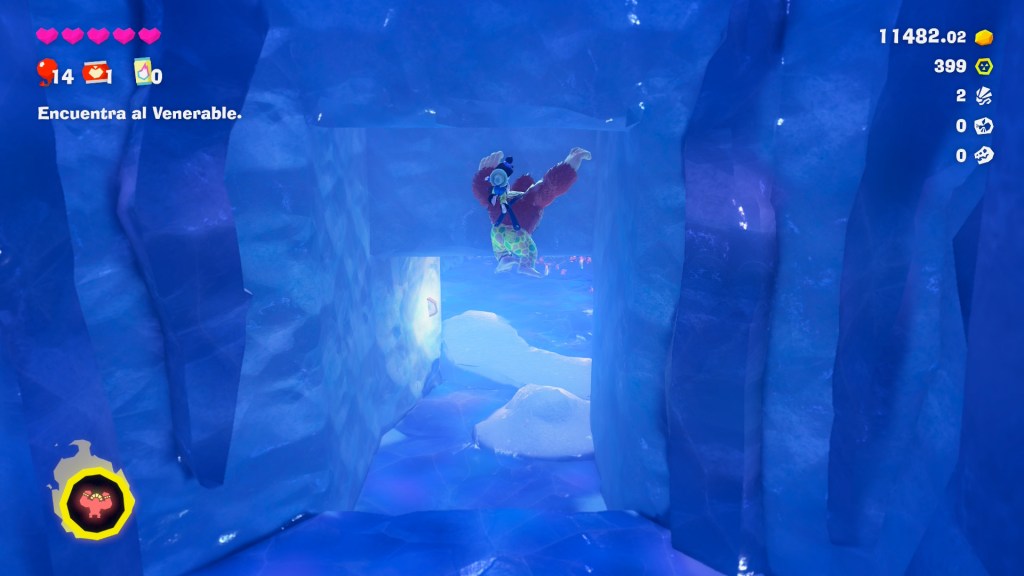Select the yellow flame juice can
The image size is (1024, 576).
[x=142, y=72]
